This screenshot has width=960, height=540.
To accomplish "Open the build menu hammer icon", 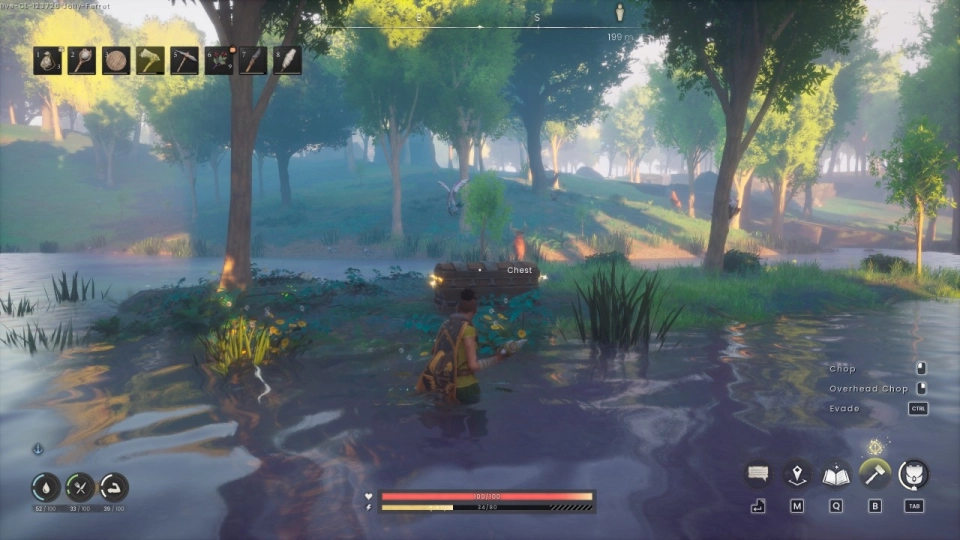I will point(875,474).
